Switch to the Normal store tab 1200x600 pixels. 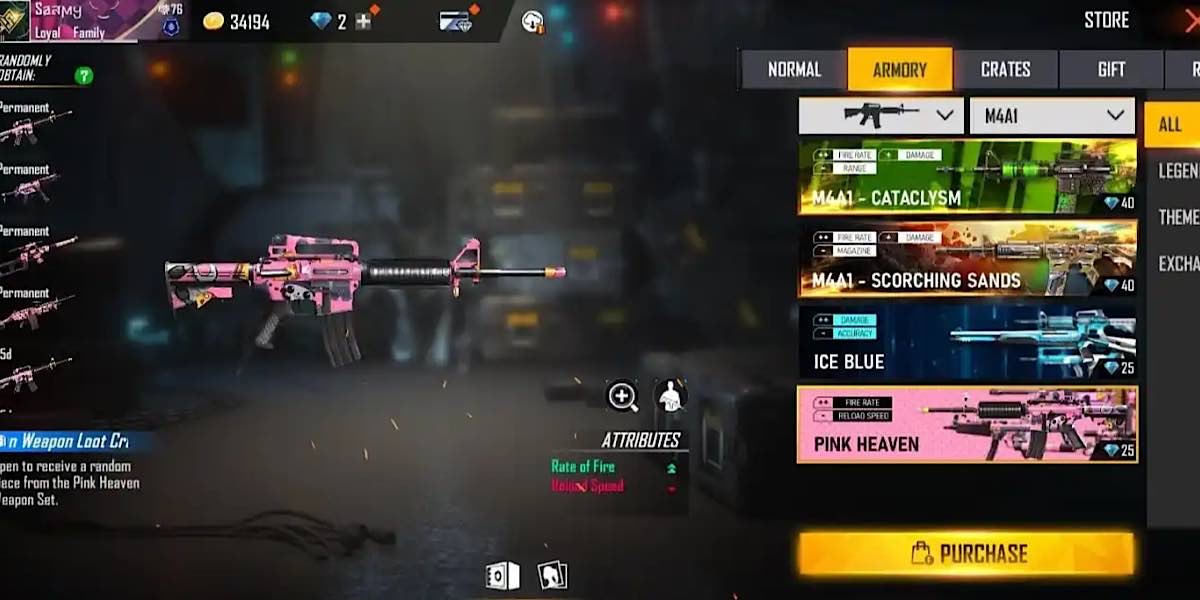click(x=794, y=70)
